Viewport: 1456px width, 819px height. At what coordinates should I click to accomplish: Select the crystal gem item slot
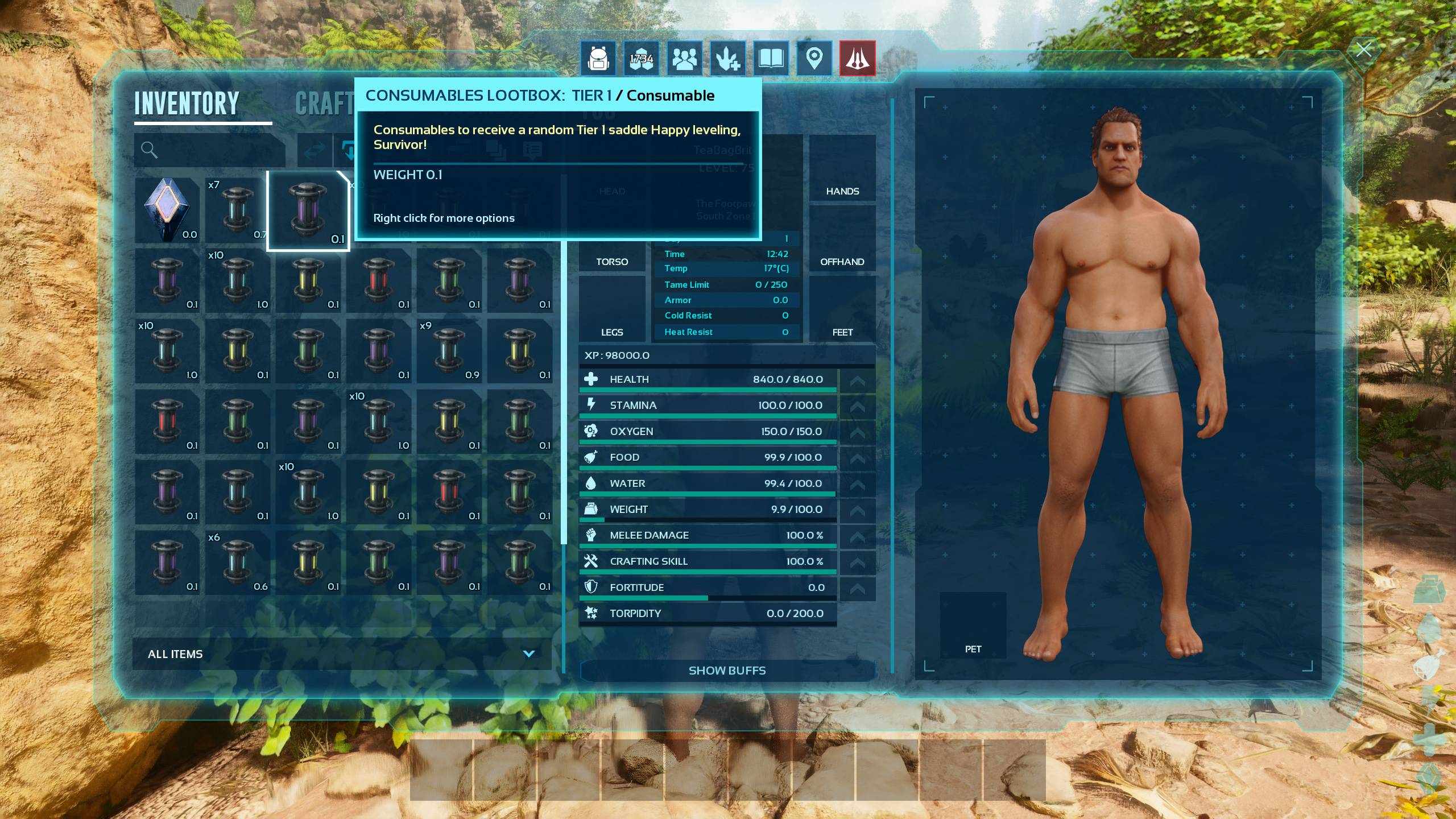click(167, 210)
